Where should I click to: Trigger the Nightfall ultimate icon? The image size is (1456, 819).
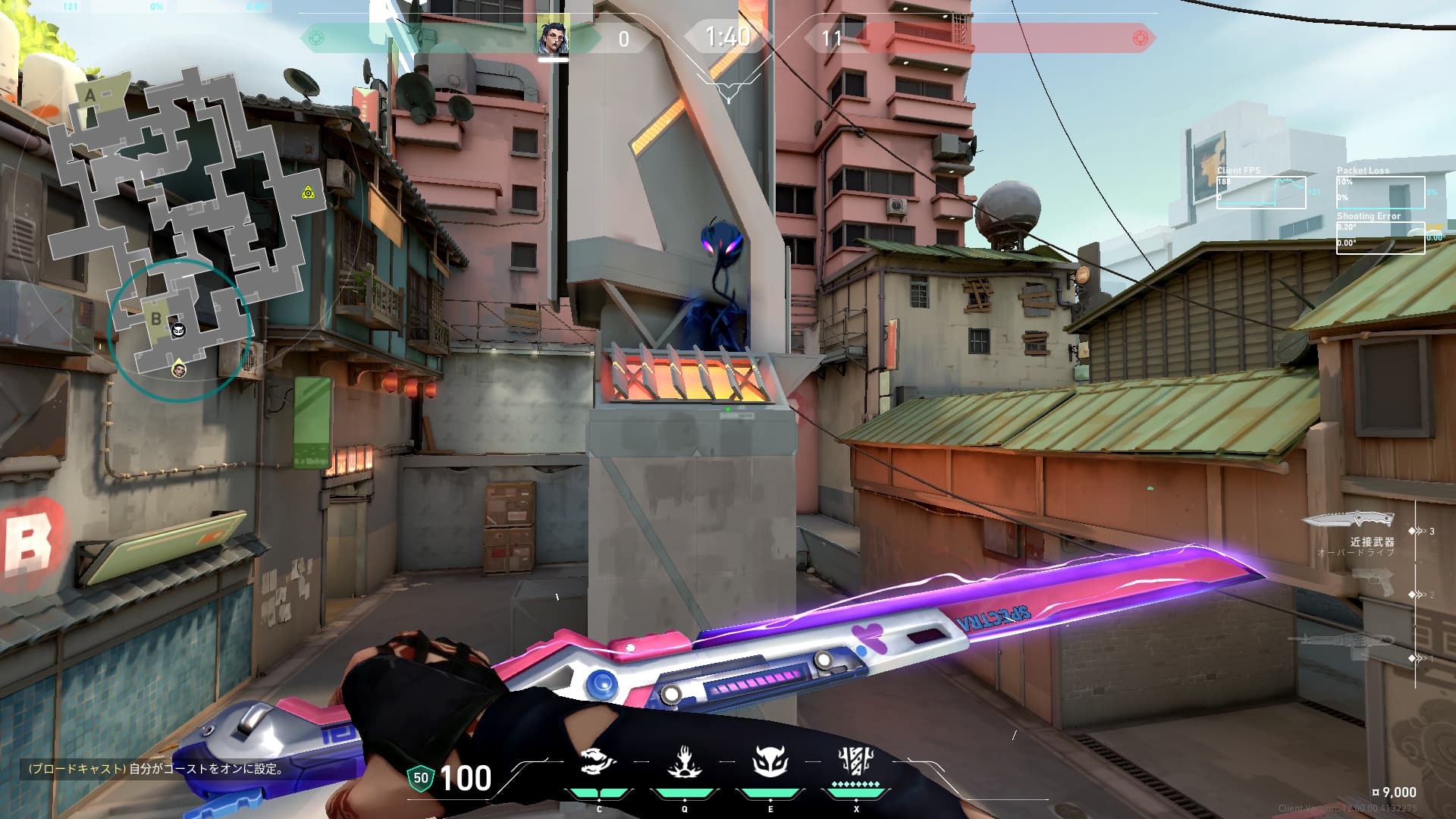(856, 761)
